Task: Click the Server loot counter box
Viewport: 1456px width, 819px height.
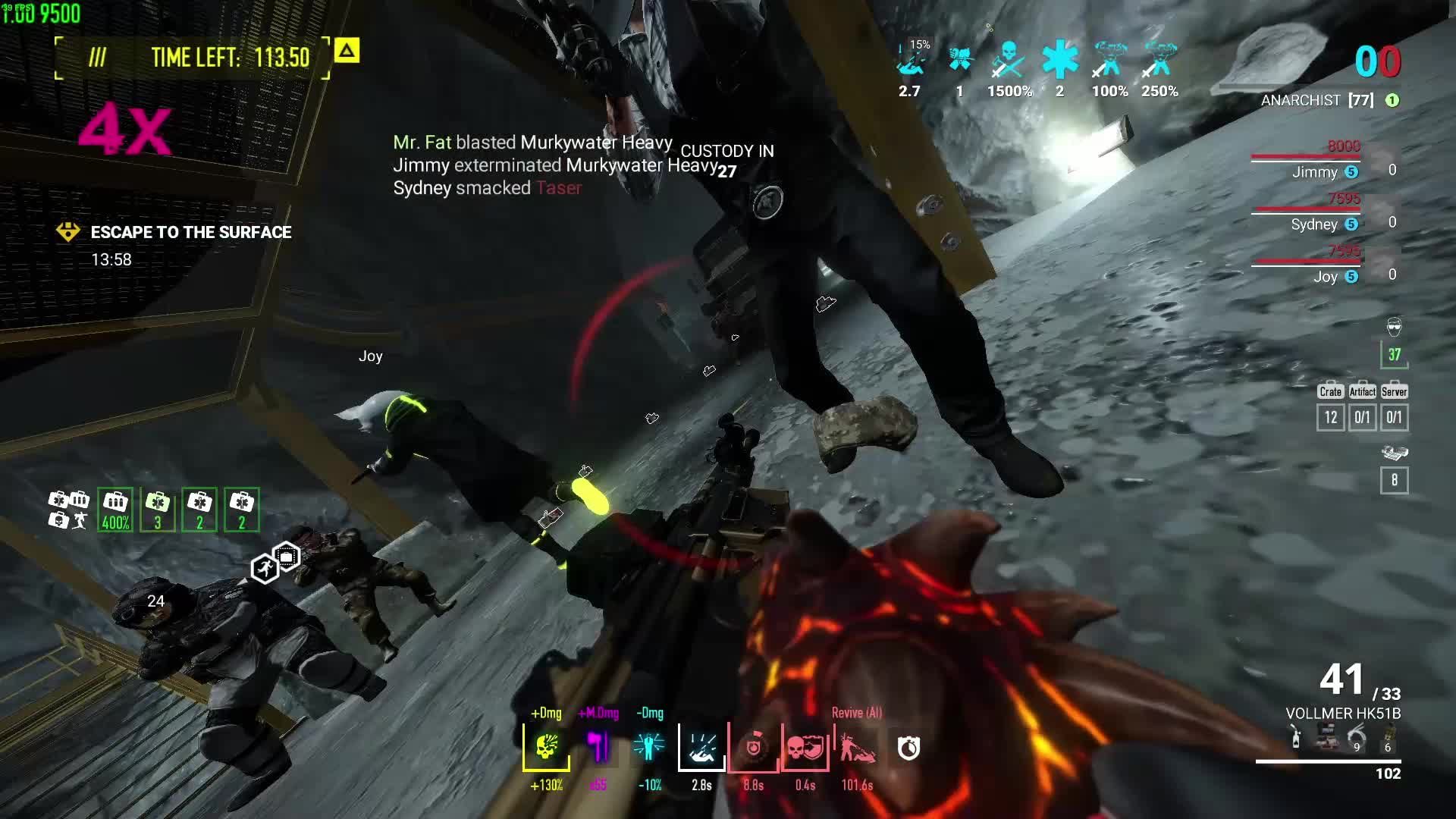Action: tap(1394, 416)
